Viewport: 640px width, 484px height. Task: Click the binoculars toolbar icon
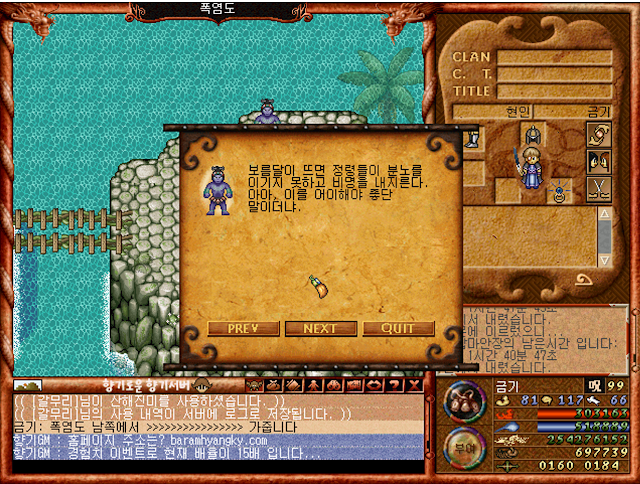tap(334, 385)
